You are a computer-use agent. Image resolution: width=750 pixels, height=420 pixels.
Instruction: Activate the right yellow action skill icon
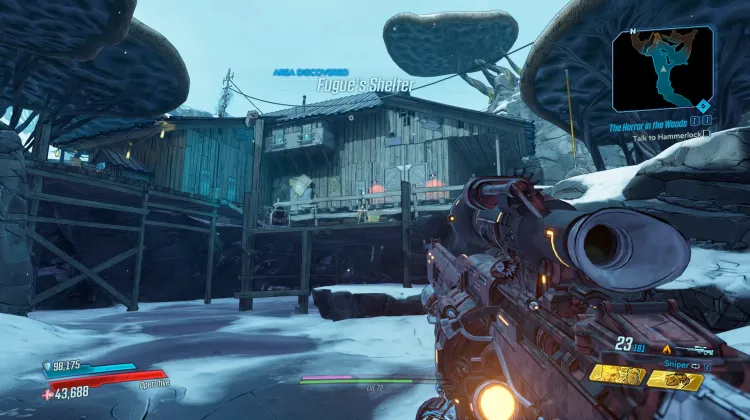[674, 378]
